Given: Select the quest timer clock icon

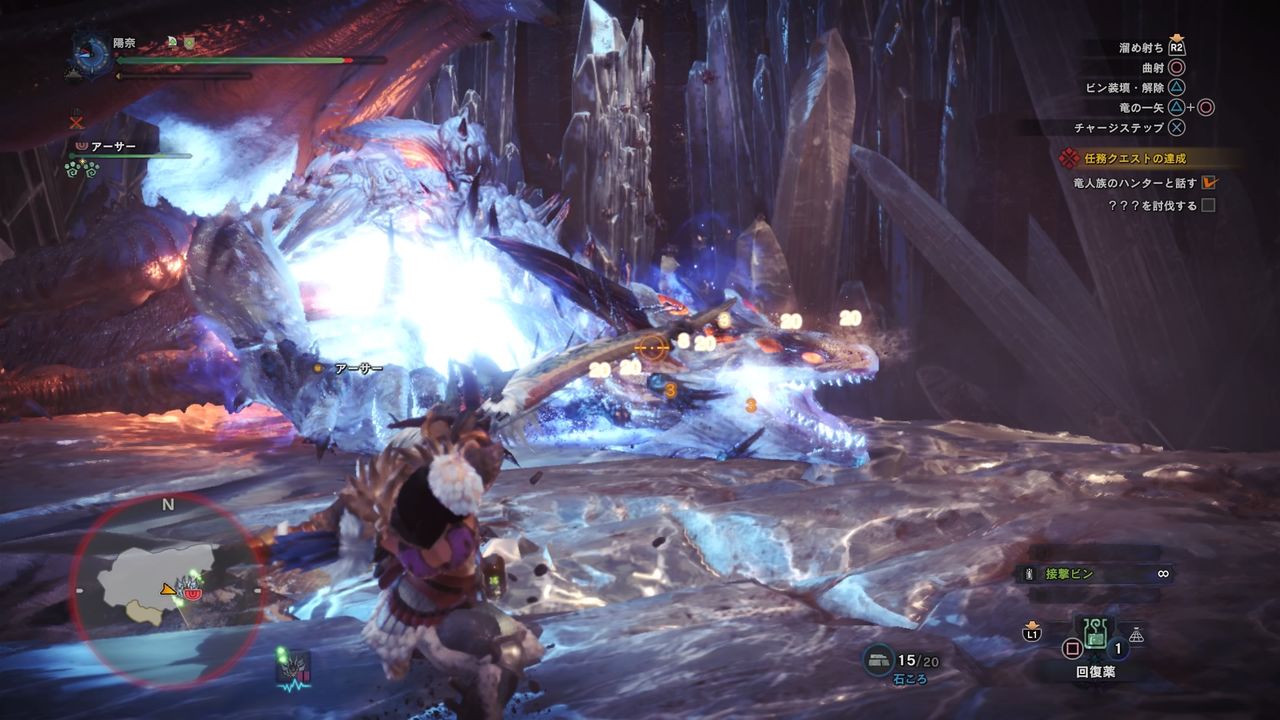Looking at the screenshot, I should (x=92, y=53).
